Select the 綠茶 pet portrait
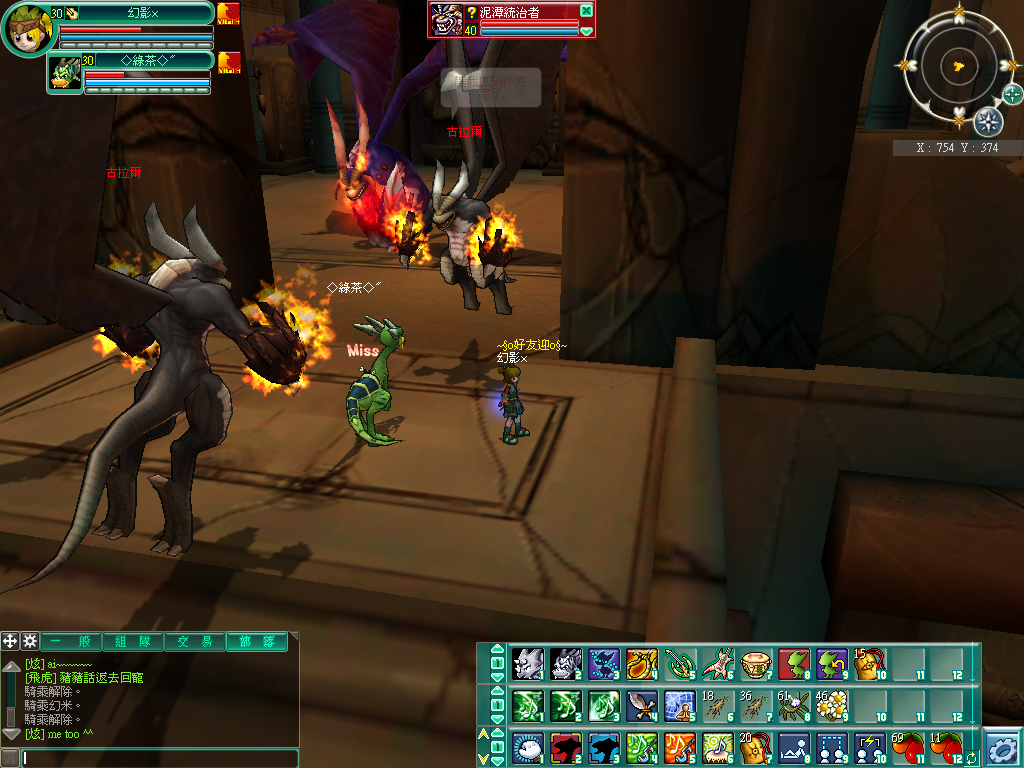Image resolution: width=1024 pixels, height=768 pixels. (x=65, y=73)
